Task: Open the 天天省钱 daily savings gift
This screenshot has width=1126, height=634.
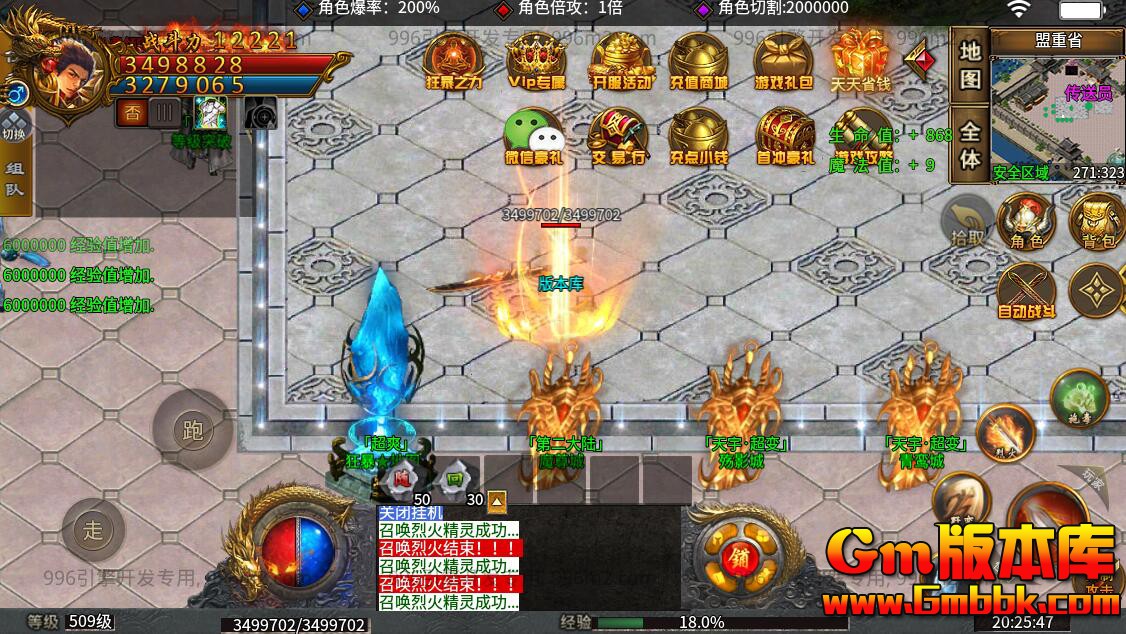Action: [x=860, y=60]
